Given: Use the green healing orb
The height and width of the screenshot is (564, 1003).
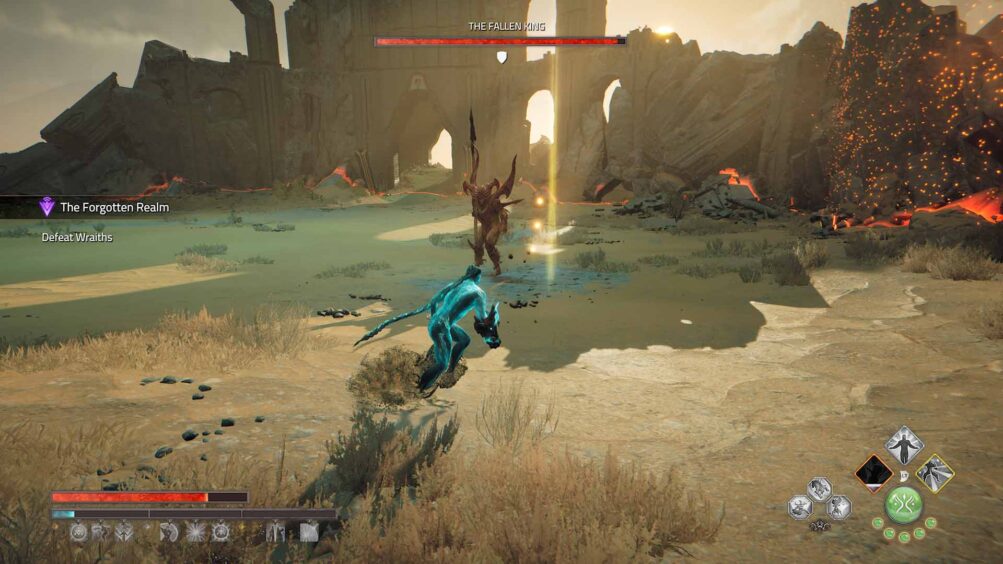Looking at the screenshot, I should pos(904,504).
